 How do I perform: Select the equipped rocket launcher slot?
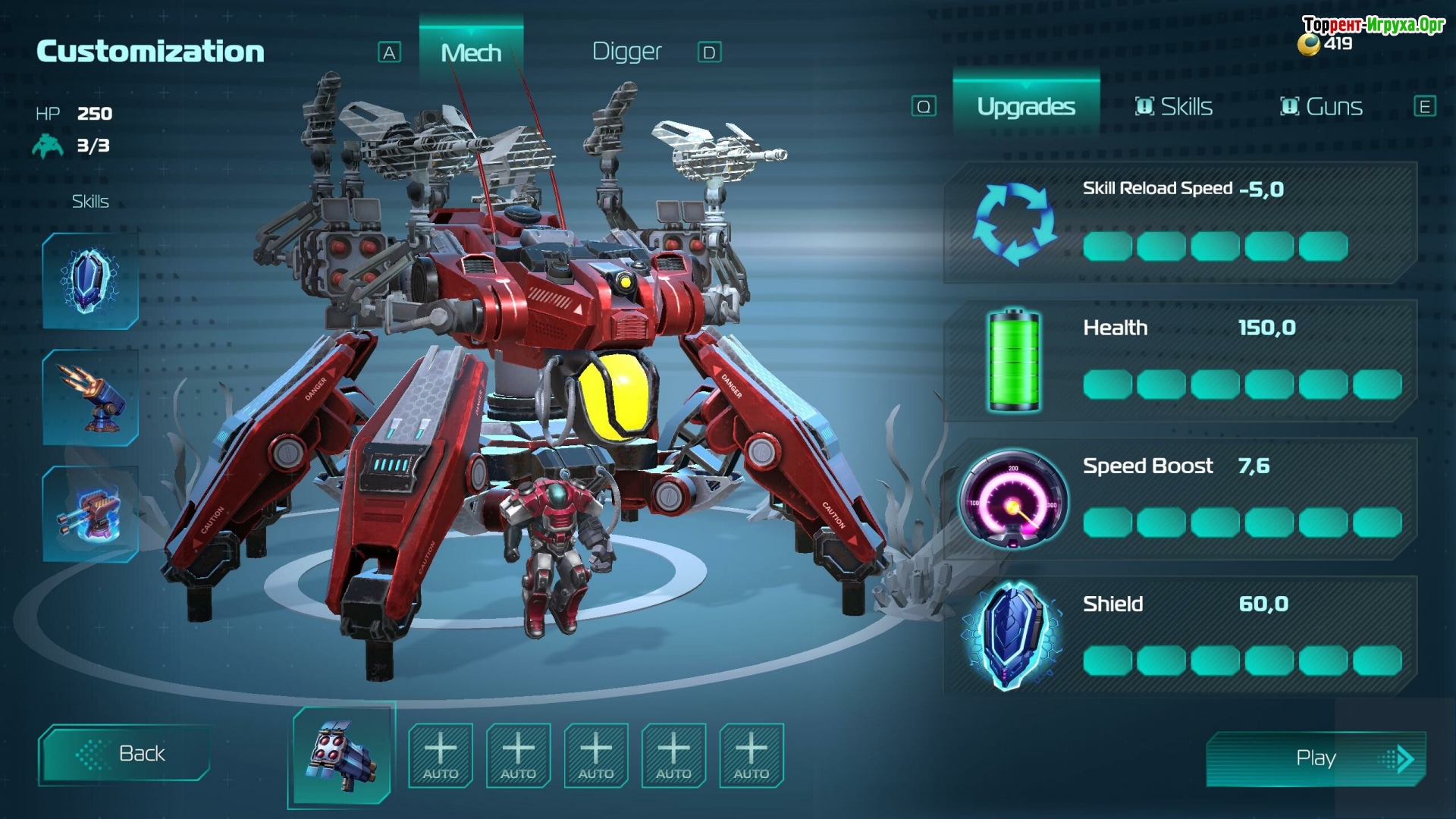point(343,754)
